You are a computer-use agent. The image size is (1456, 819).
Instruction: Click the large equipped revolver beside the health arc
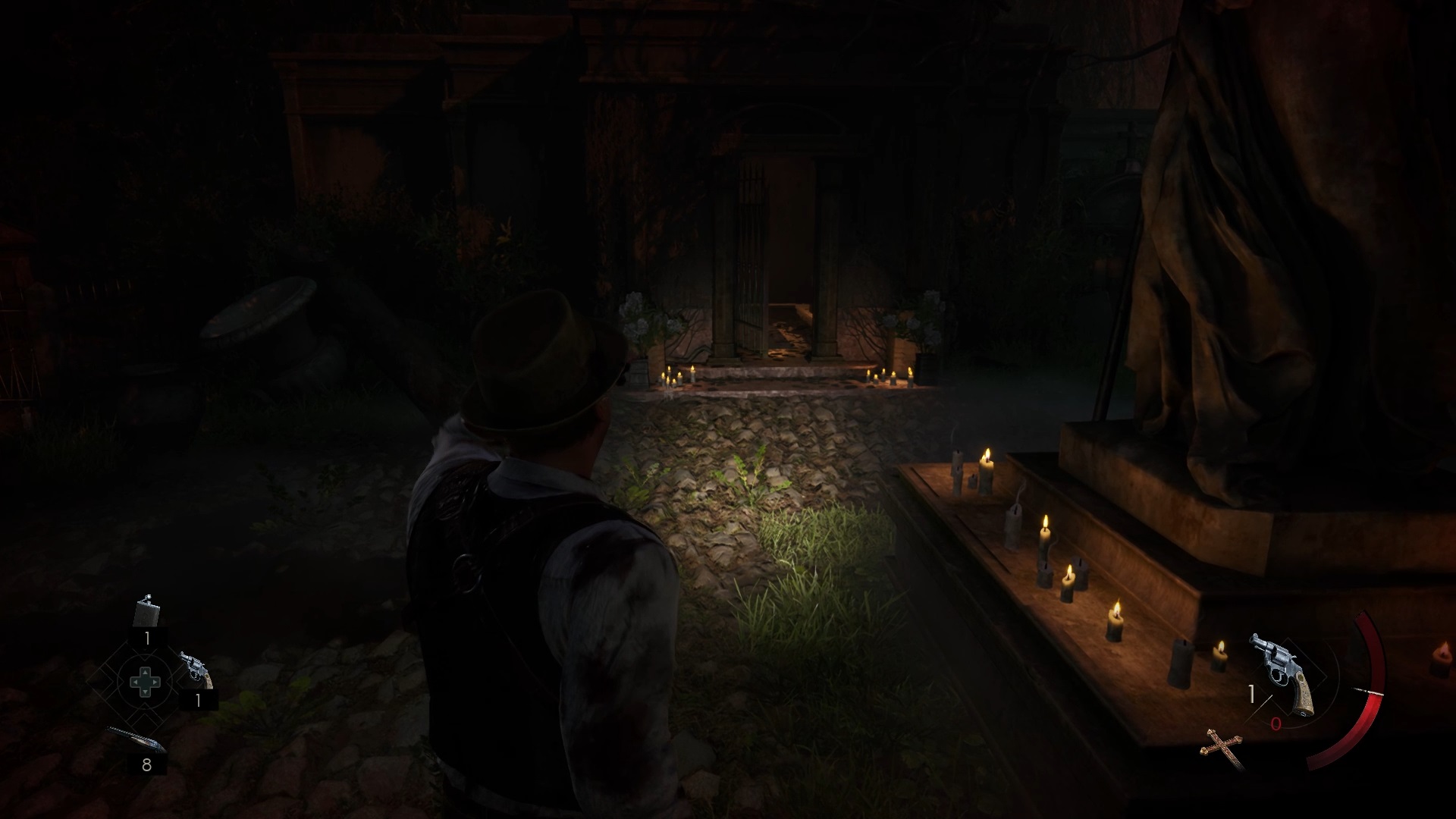coord(1285,673)
